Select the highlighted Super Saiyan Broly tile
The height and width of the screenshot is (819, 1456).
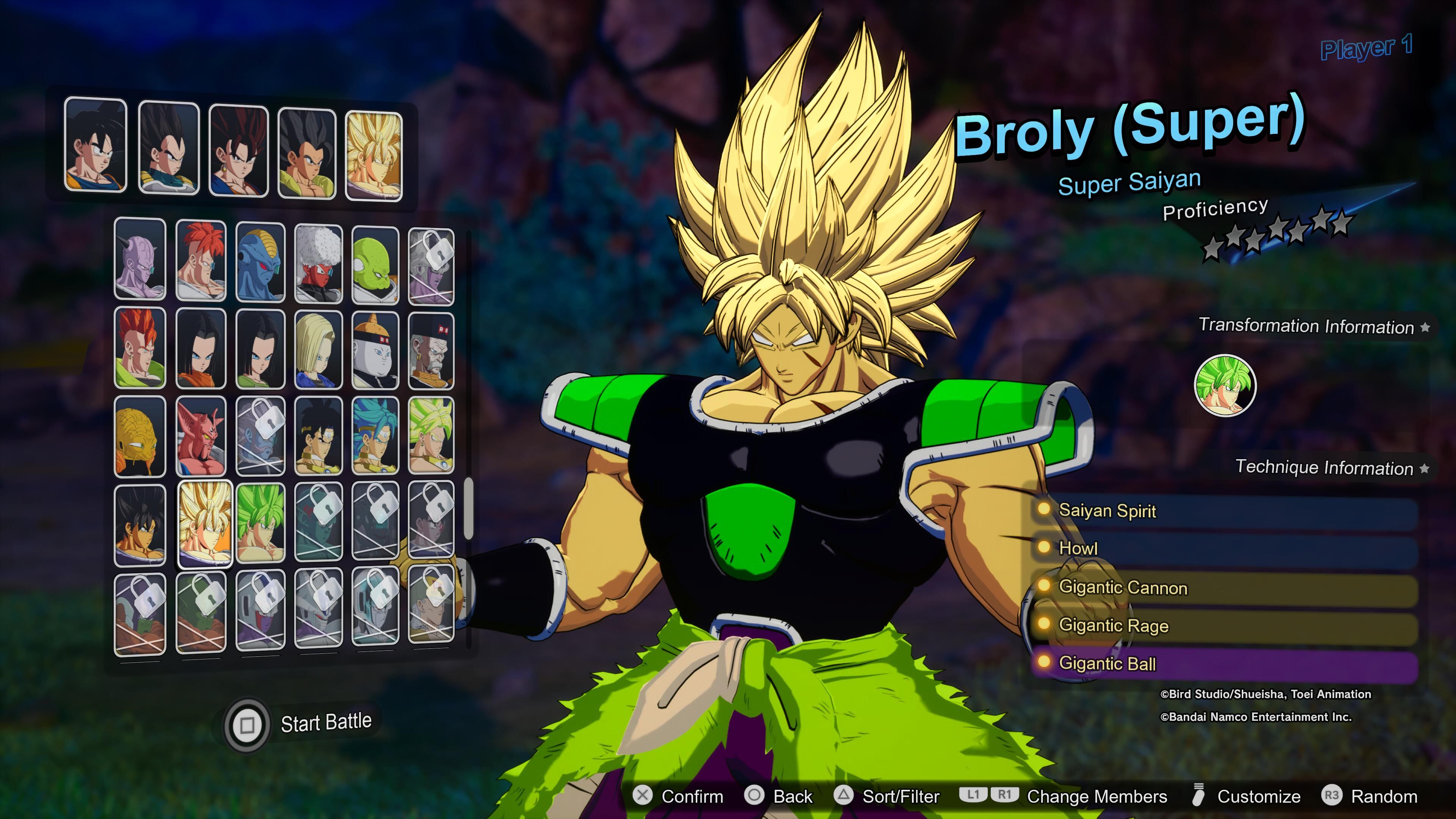click(205, 523)
